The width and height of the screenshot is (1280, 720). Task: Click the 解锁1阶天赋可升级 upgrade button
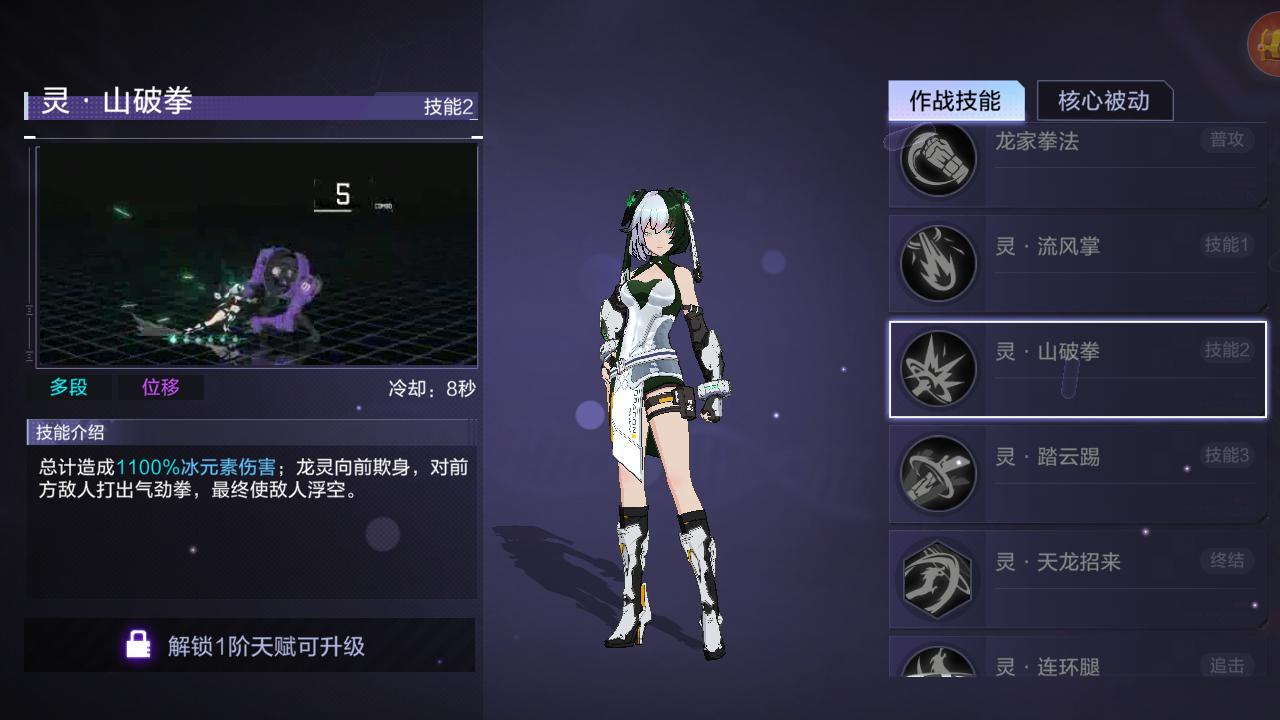253,646
